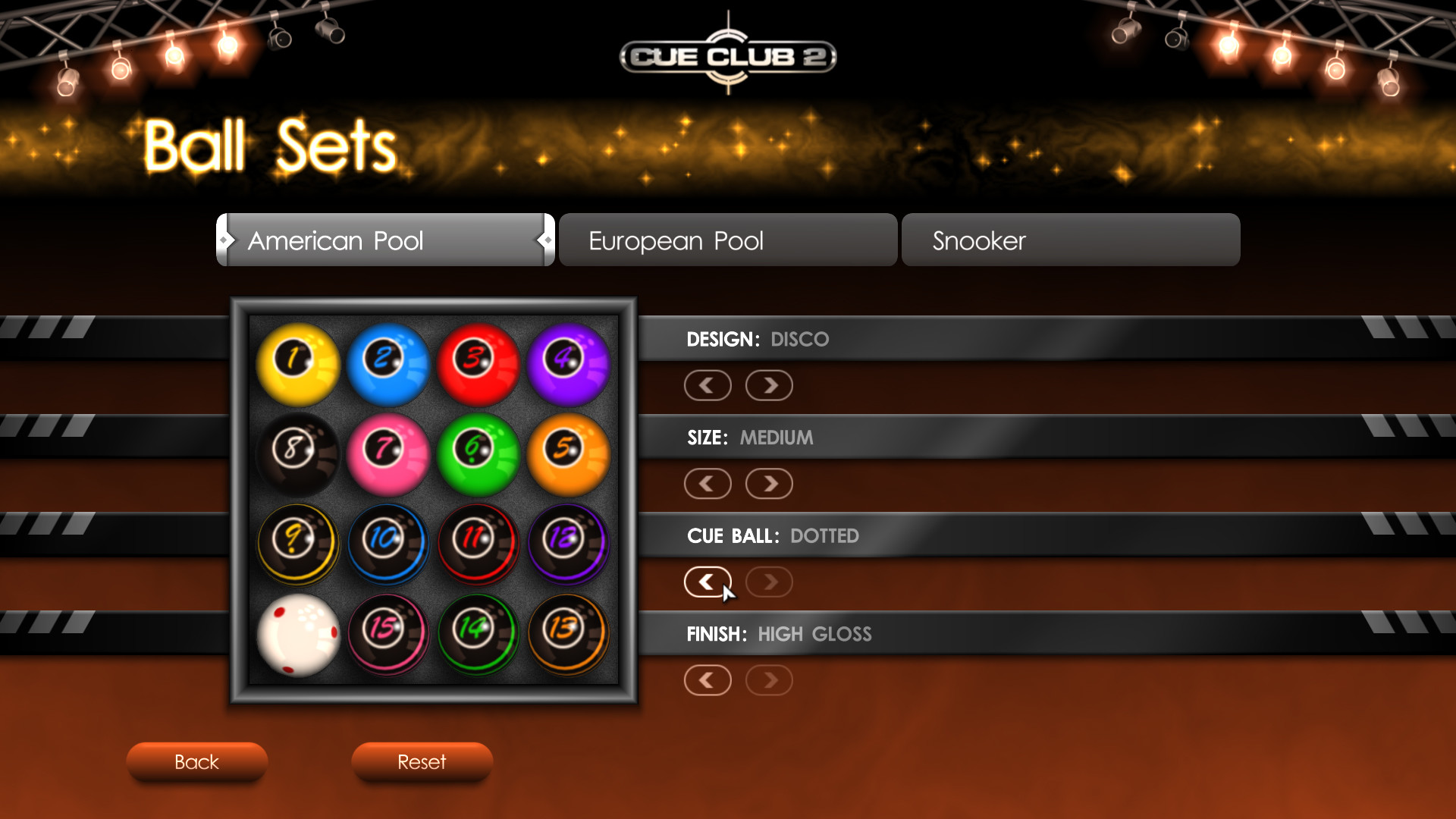Switch to the Snooker tab

pyautogui.click(x=1070, y=240)
